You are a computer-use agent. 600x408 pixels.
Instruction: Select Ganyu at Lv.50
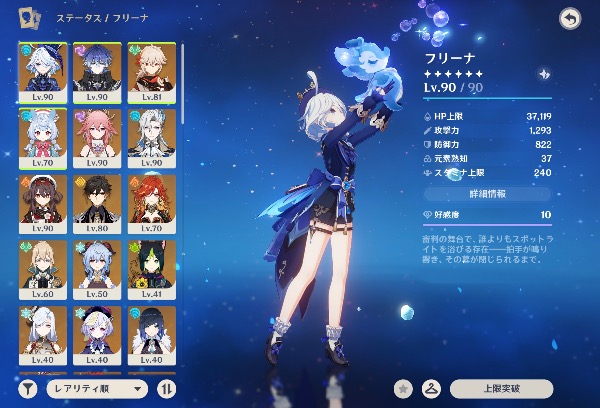click(96, 267)
